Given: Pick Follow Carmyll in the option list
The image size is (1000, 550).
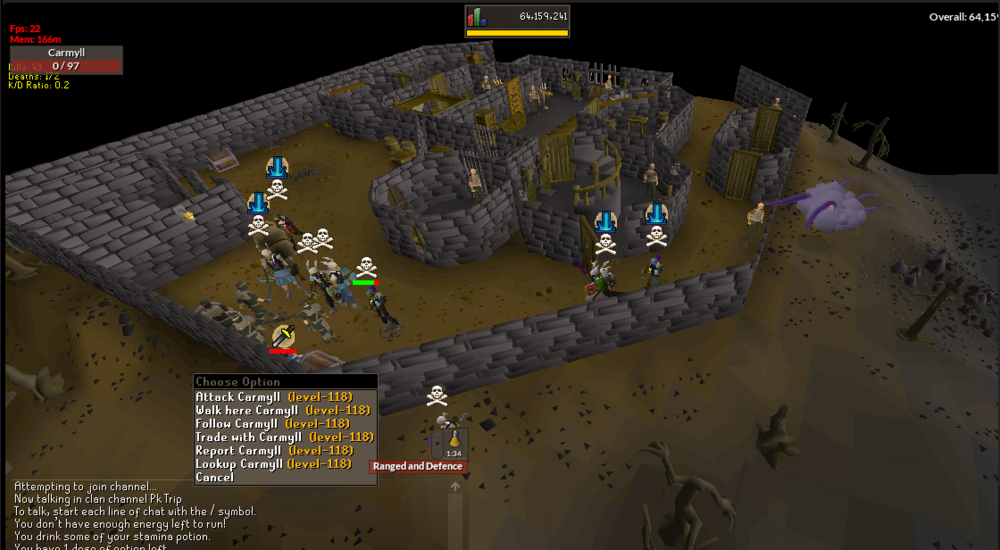Looking at the screenshot, I should [271, 424].
